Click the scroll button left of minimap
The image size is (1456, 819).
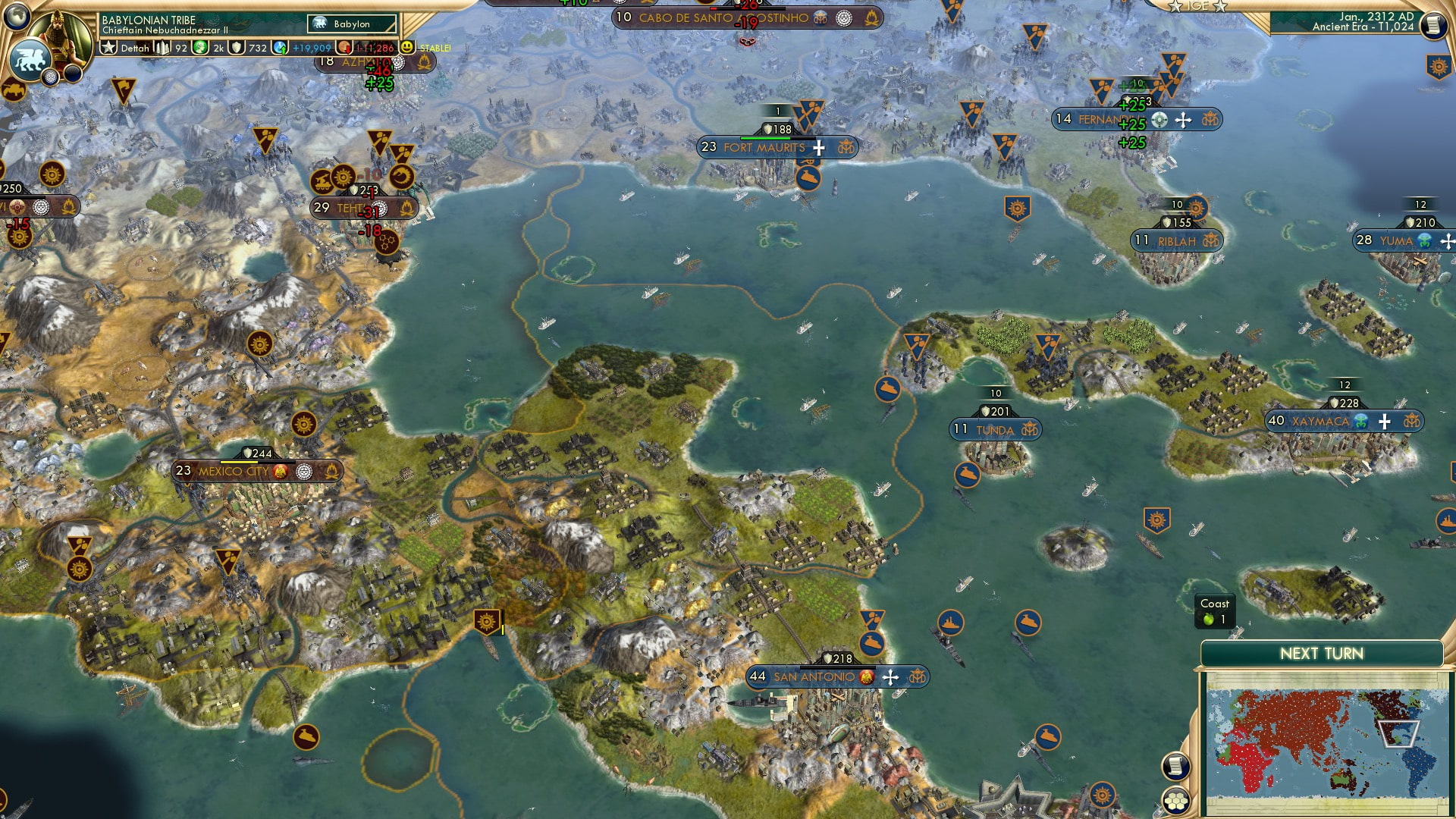point(1175,767)
